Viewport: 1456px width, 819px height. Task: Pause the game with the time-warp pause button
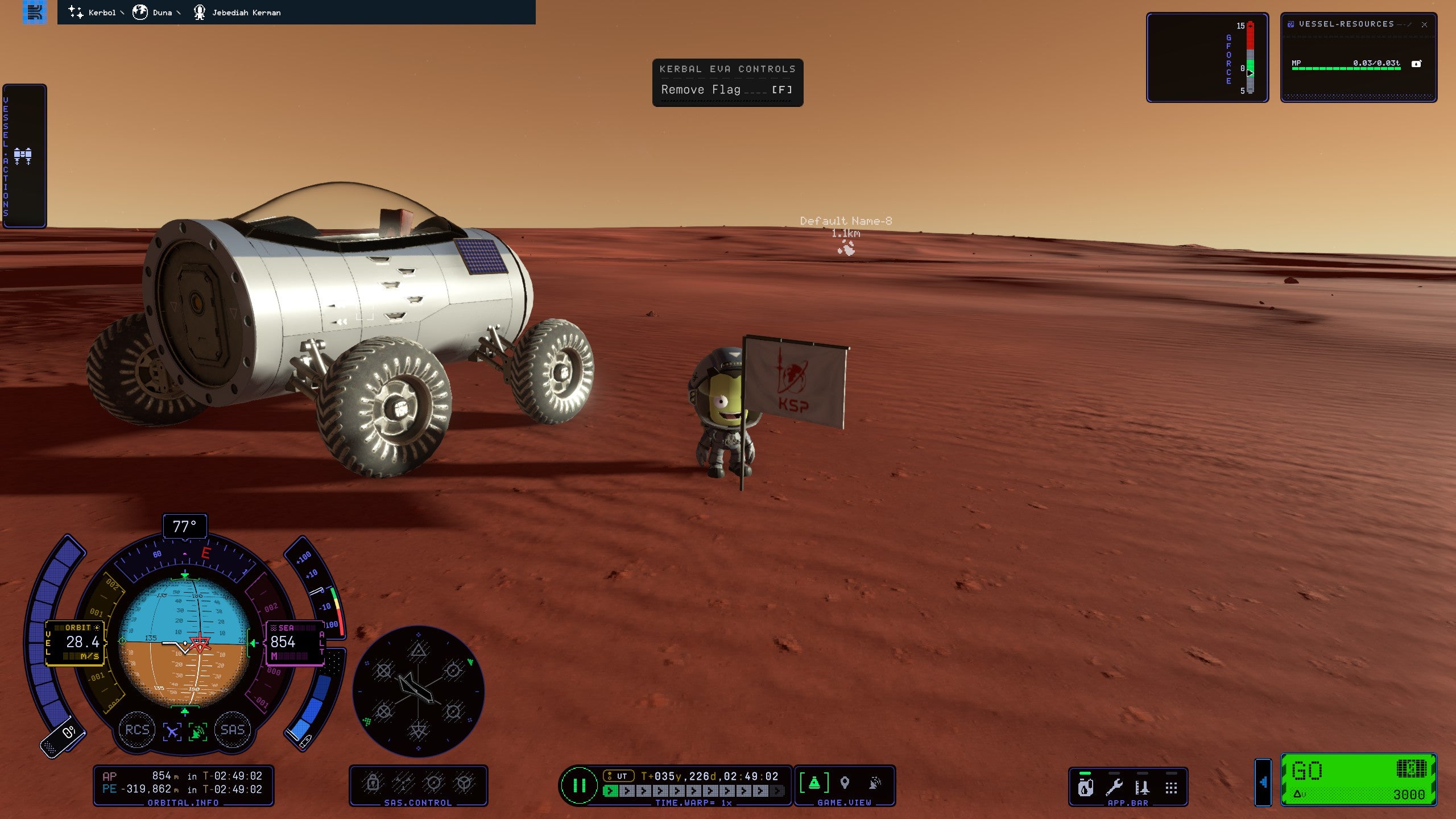(x=579, y=785)
